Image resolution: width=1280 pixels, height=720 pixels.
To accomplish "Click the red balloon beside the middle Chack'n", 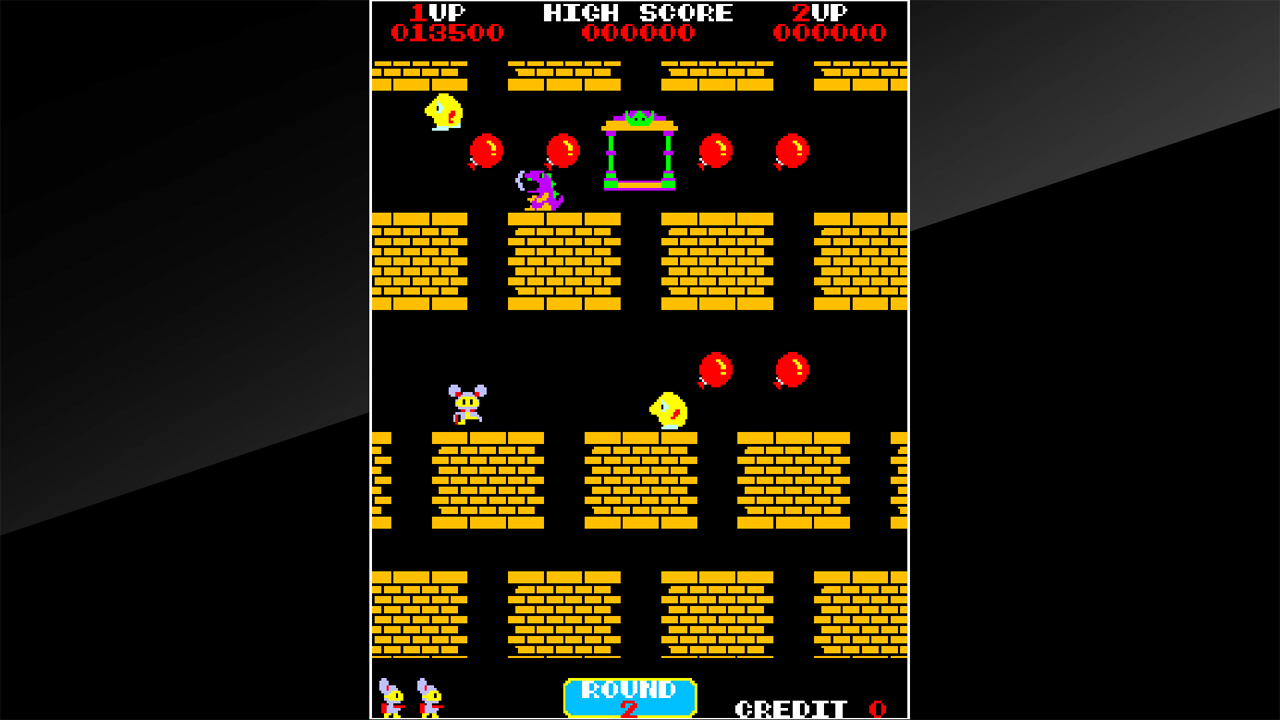I will [x=716, y=368].
